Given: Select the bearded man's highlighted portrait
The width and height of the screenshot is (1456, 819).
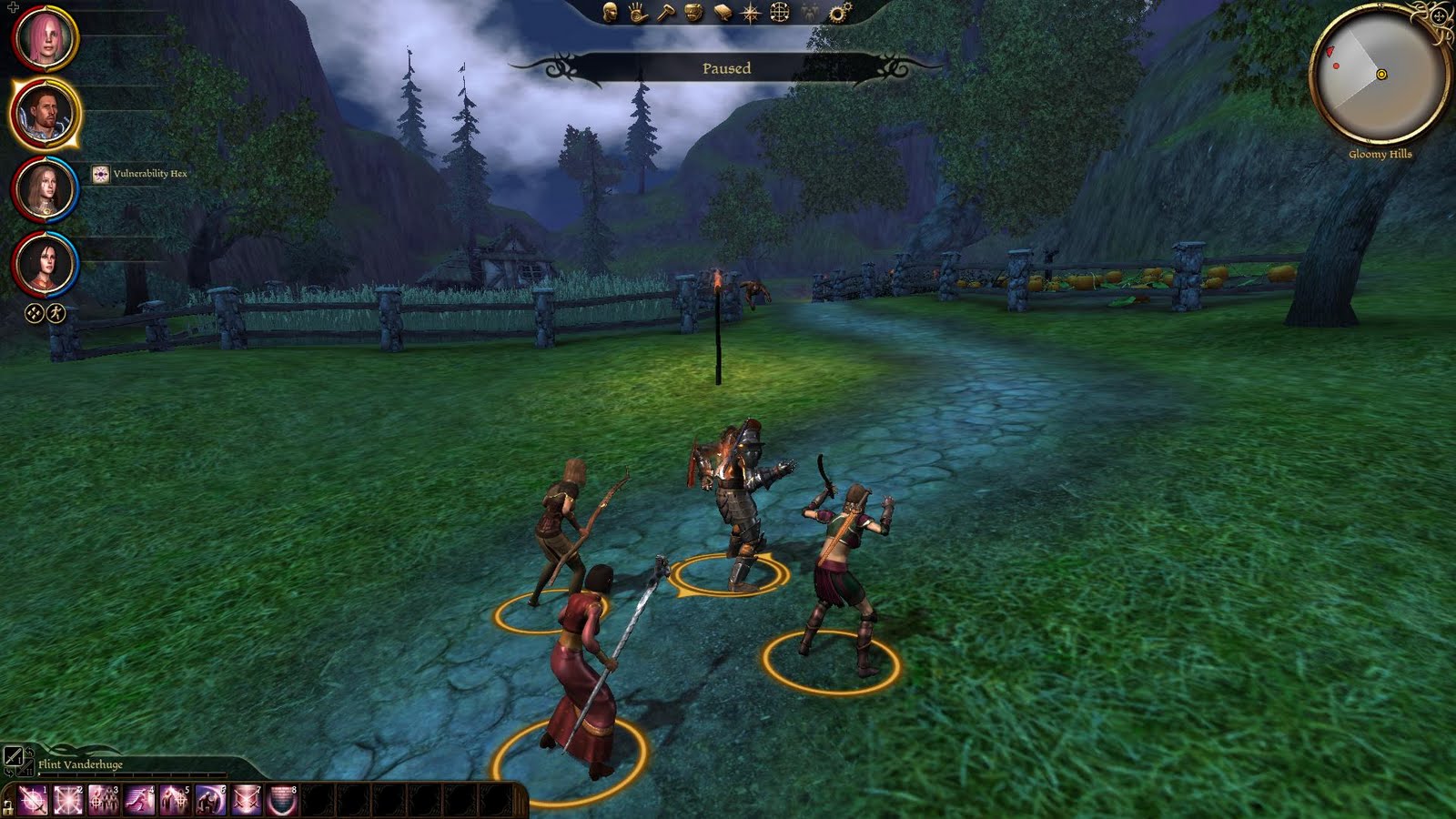Looking at the screenshot, I should (45, 114).
